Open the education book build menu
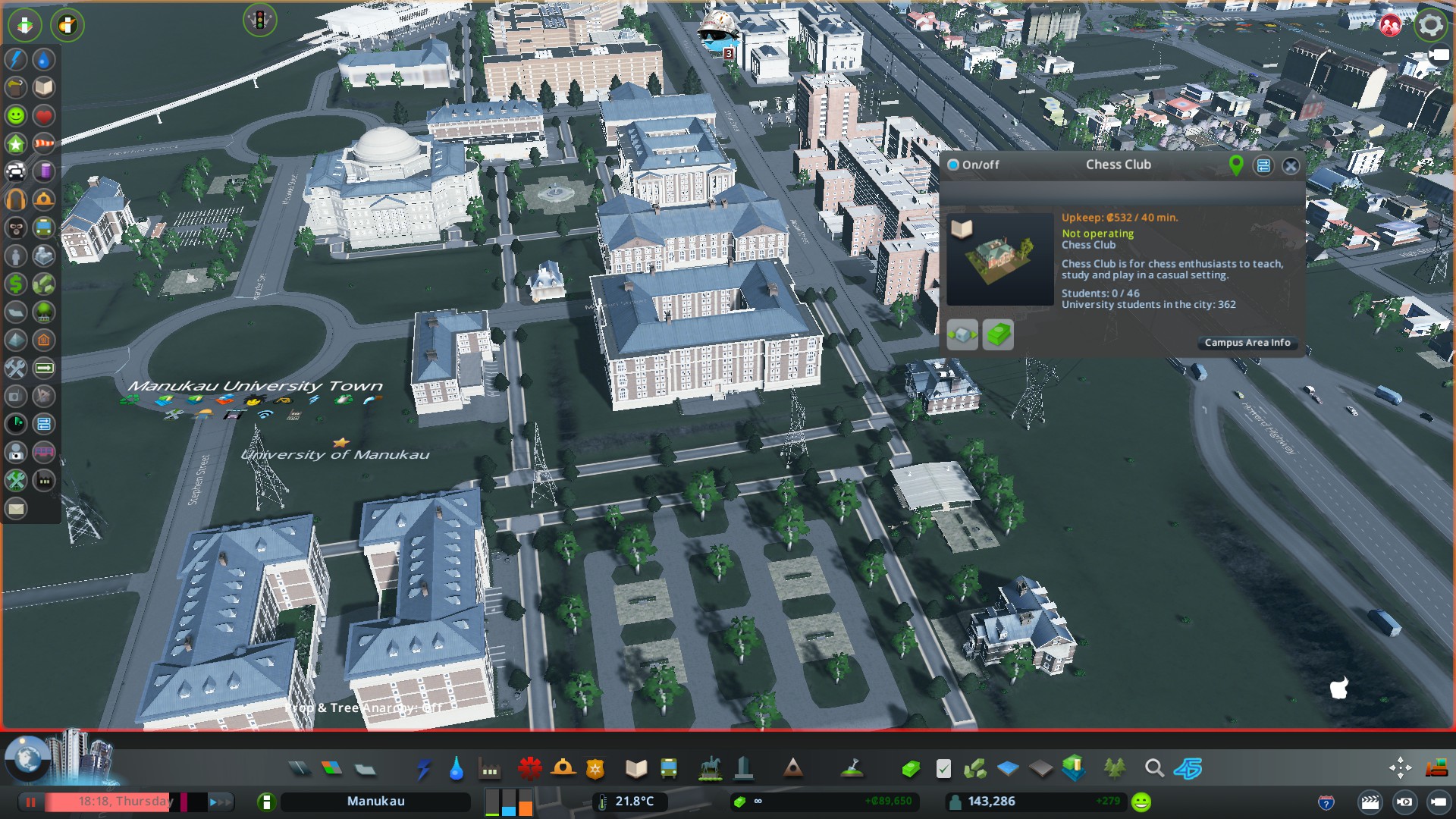This screenshot has height=819, width=1456. [635, 769]
